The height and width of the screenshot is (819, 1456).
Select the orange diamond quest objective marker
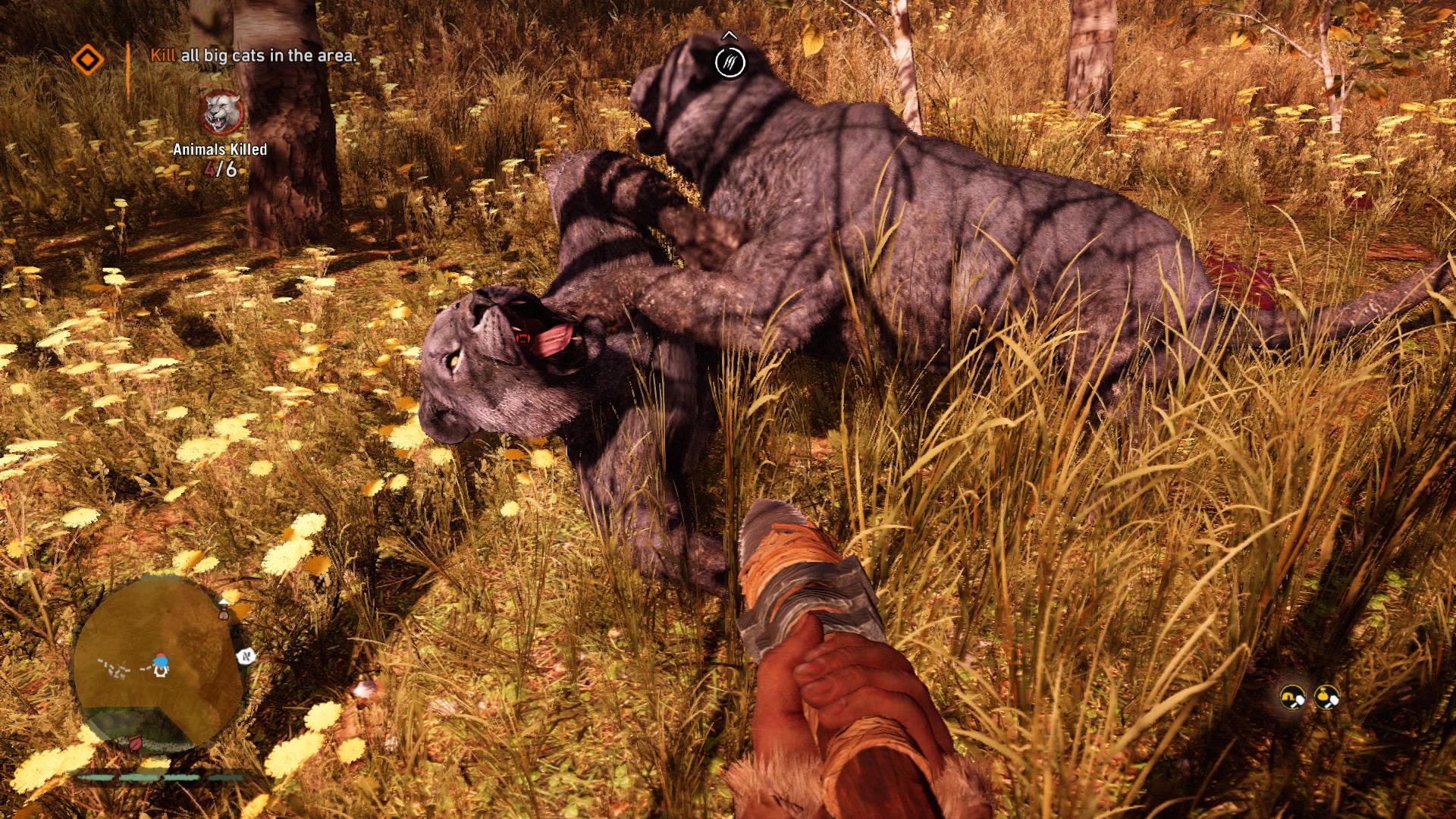88,60
